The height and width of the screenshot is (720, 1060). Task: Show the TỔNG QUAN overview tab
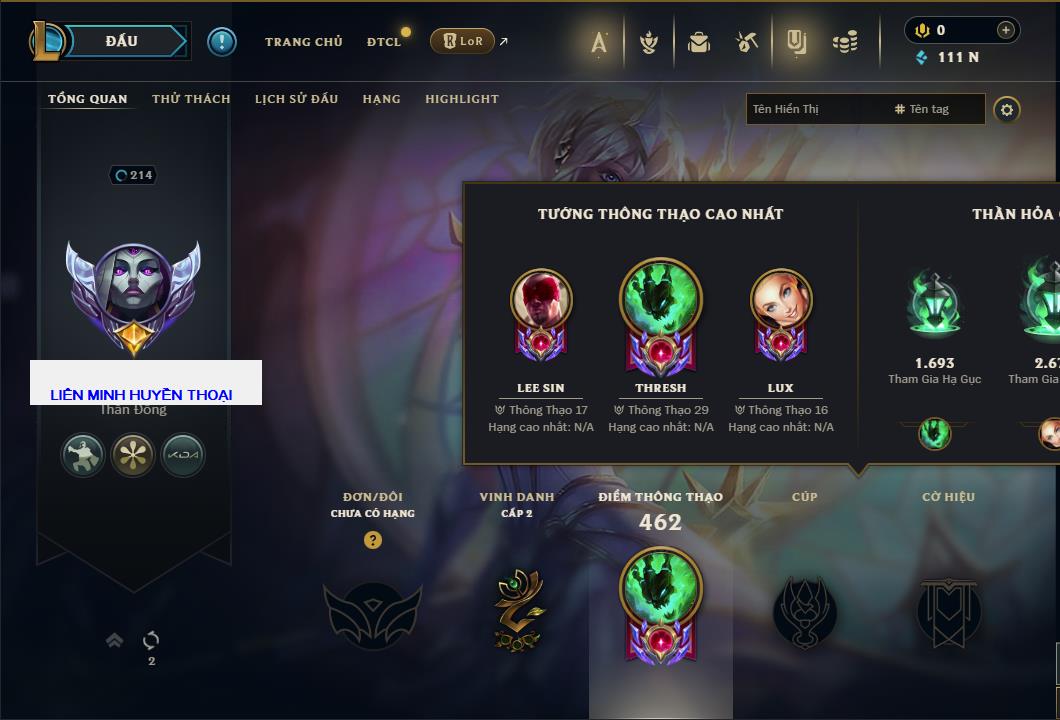click(x=88, y=99)
